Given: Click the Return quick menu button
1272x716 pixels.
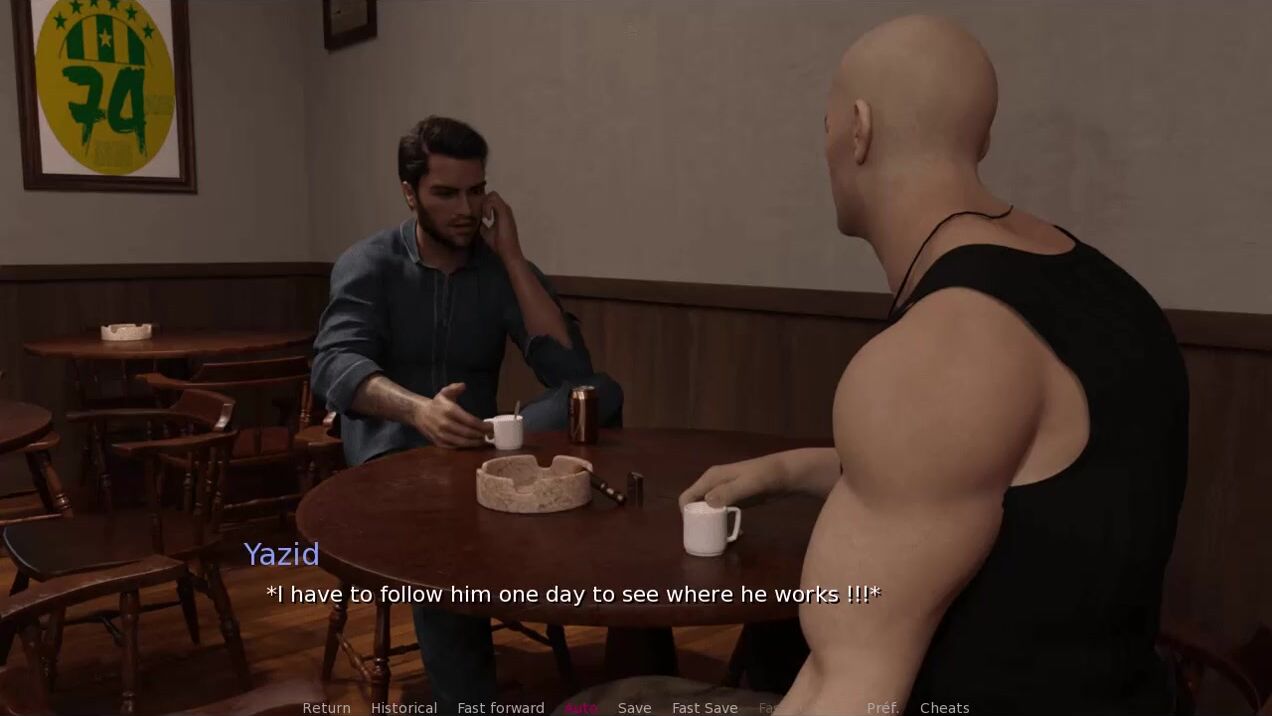Looking at the screenshot, I should tap(326, 708).
